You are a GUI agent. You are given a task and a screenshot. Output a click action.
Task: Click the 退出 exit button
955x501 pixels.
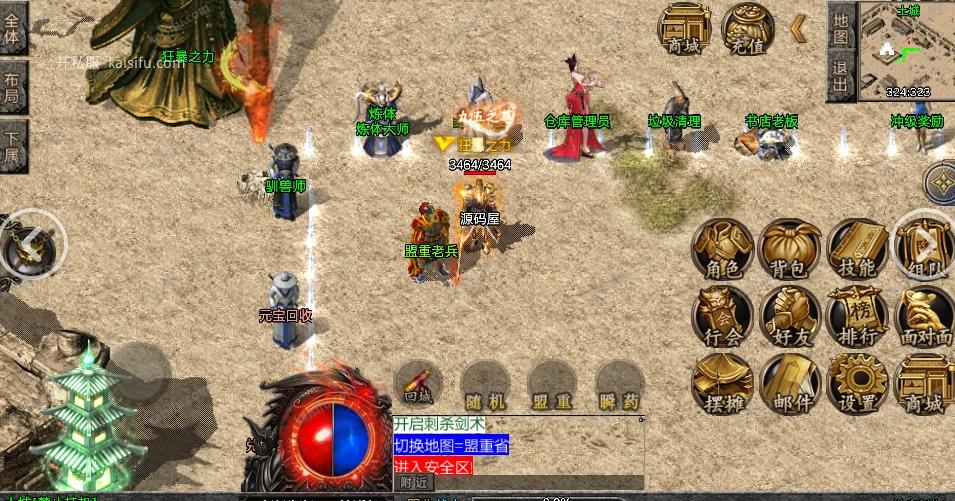point(841,77)
